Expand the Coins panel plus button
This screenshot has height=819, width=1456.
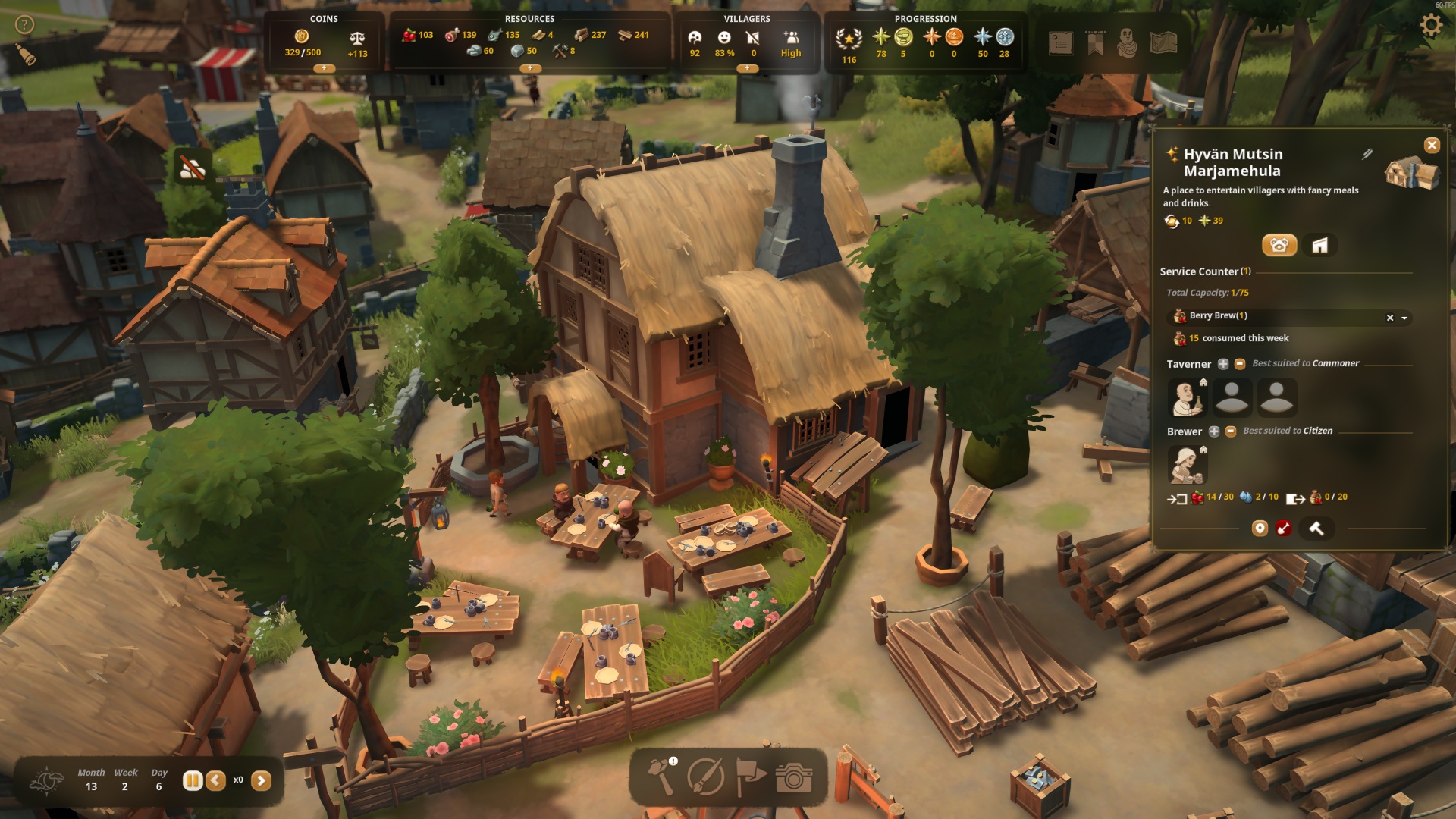324,68
